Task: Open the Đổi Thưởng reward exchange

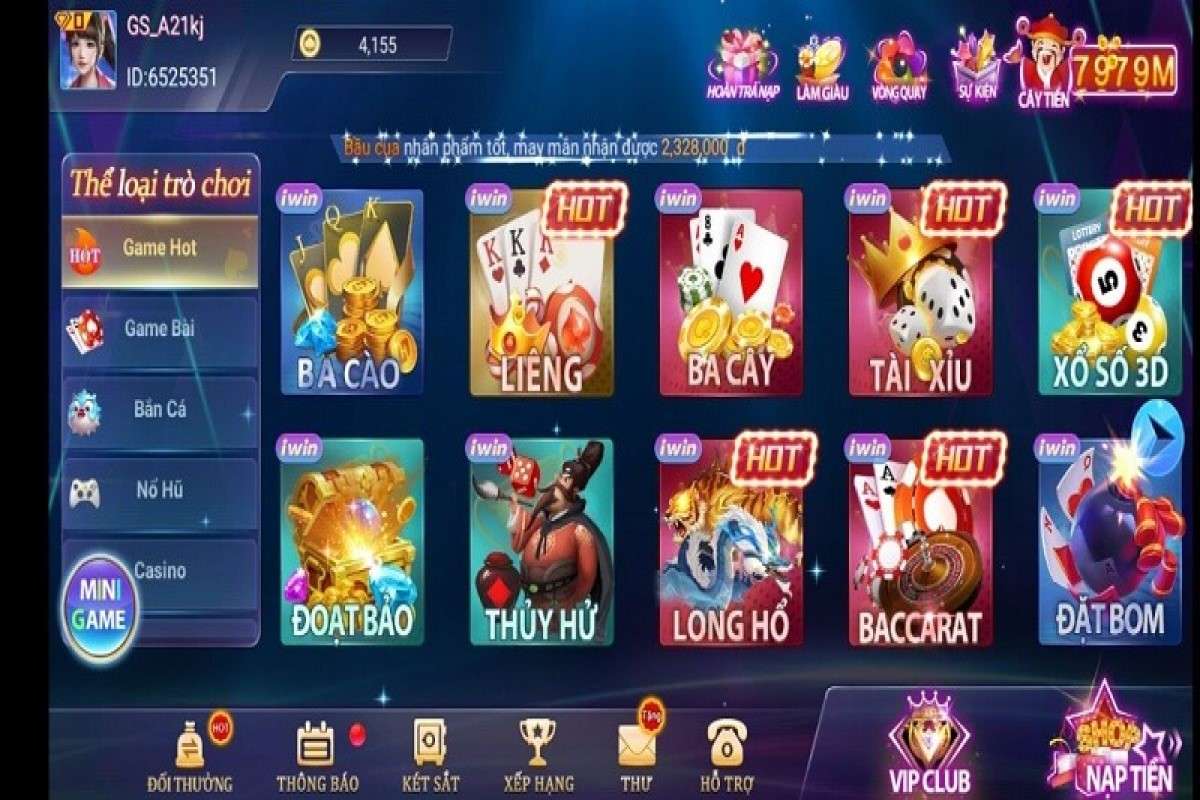Action: 190,755
